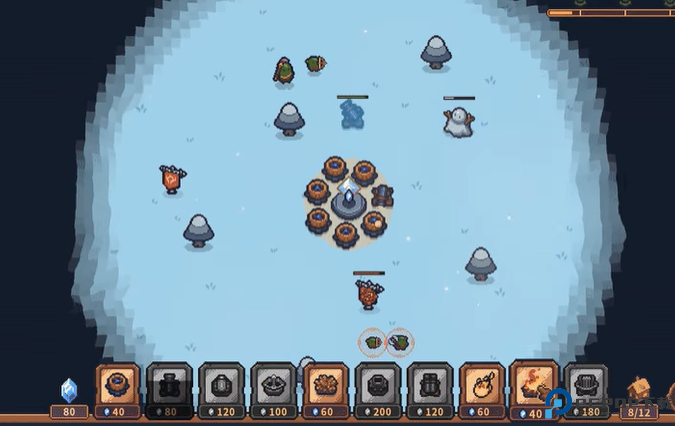Pick the first 120-cost tower card

[x=221, y=389]
